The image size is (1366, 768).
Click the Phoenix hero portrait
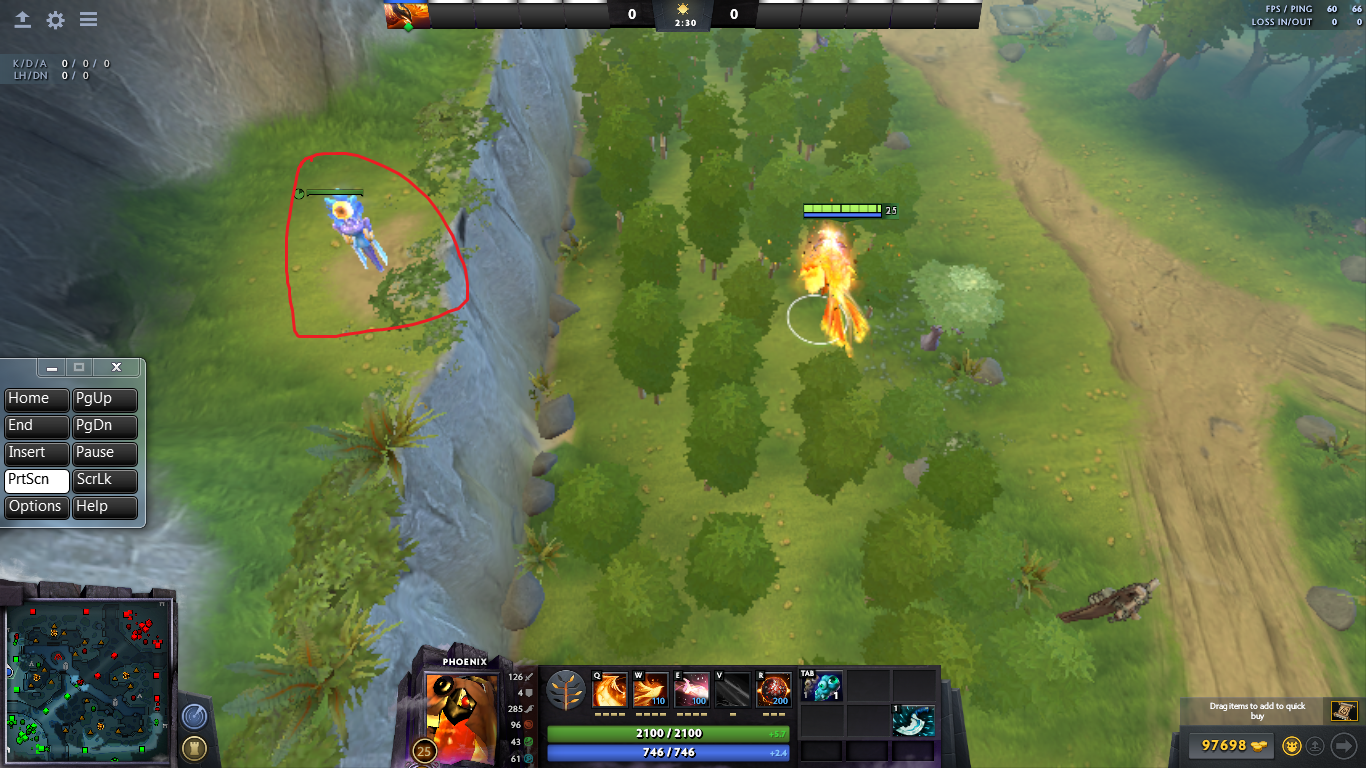click(460, 707)
